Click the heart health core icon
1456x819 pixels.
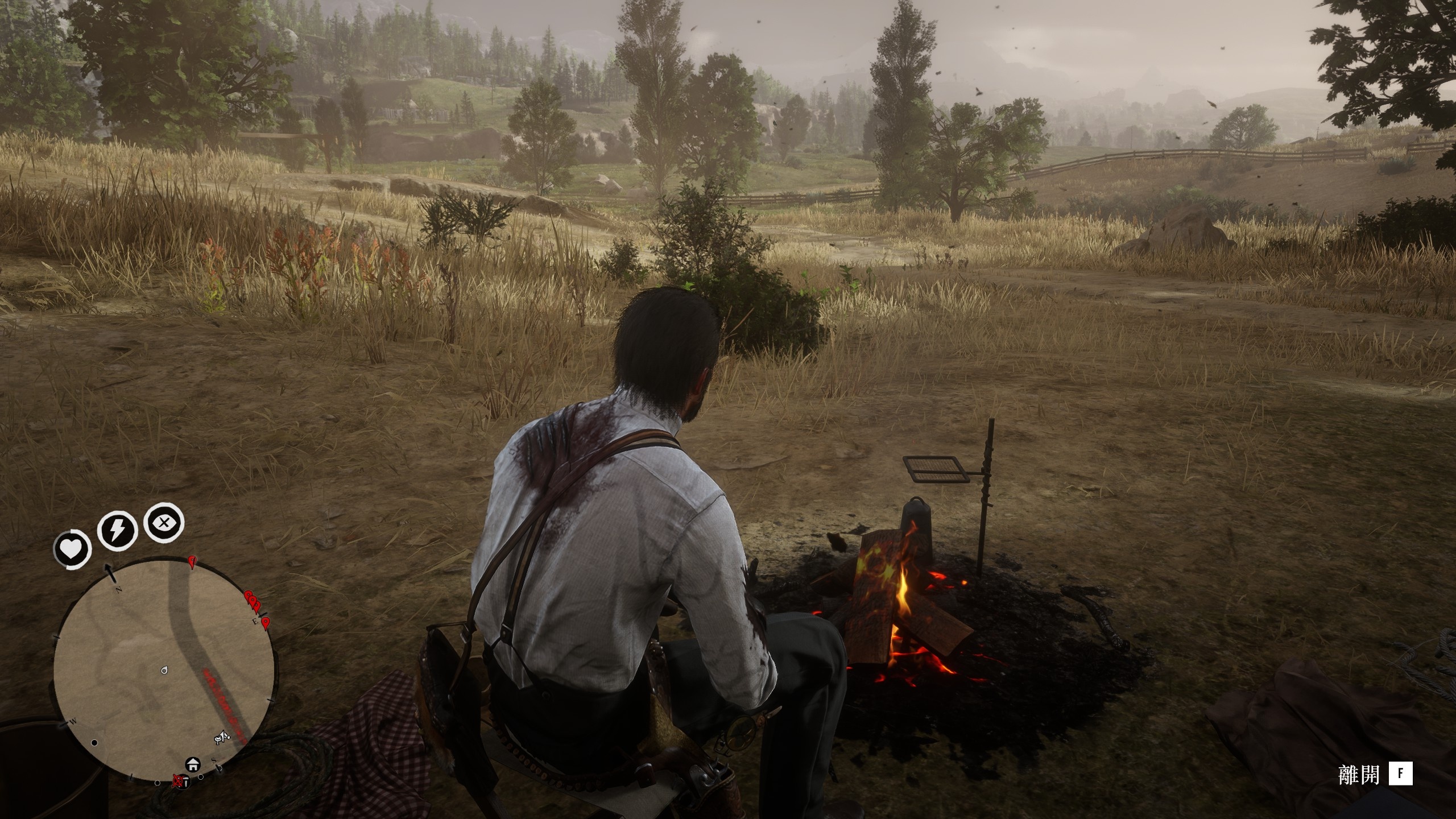click(x=72, y=549)
